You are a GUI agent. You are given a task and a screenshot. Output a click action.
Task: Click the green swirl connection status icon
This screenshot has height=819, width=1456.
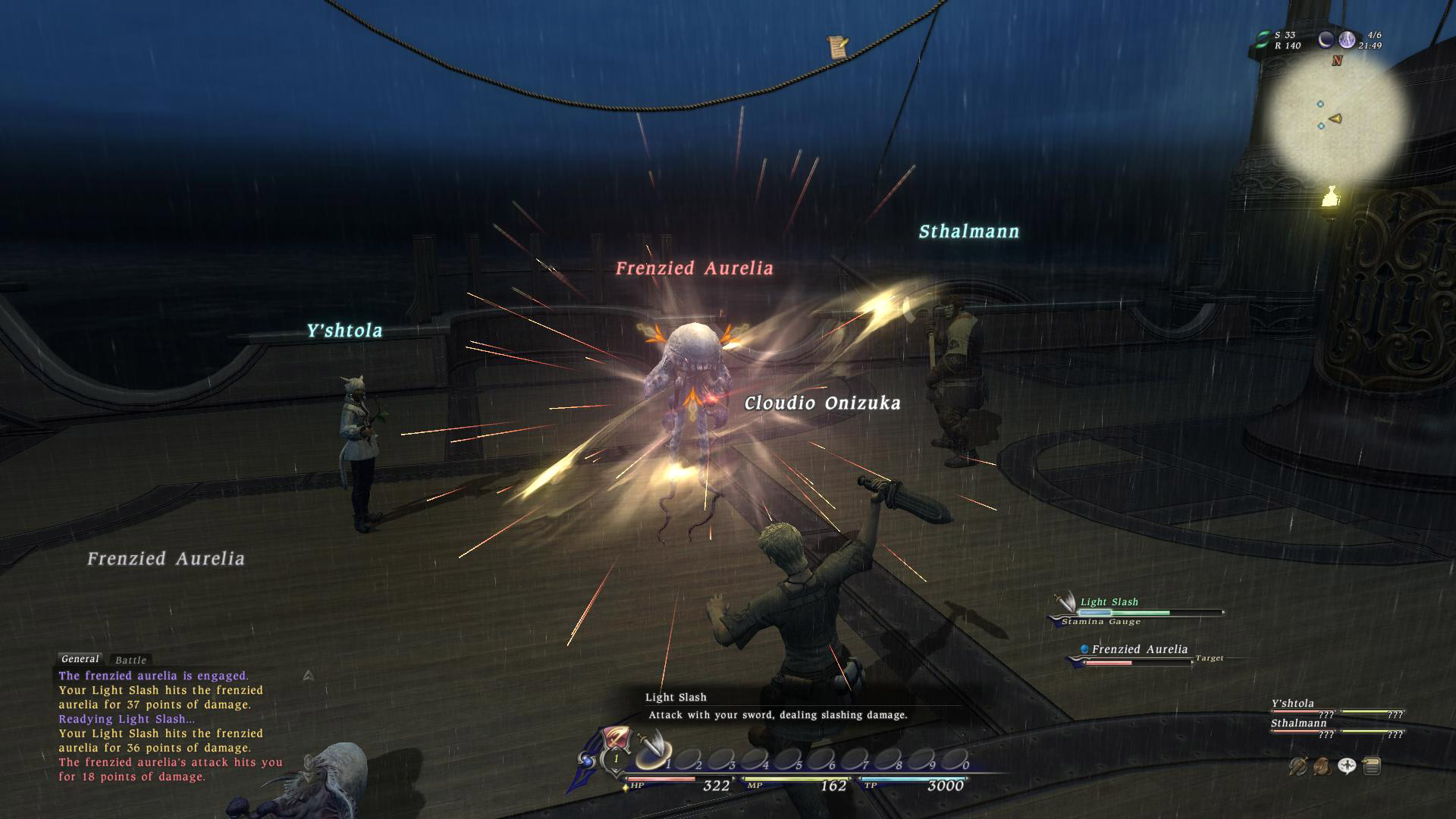tap(1262, 40)
